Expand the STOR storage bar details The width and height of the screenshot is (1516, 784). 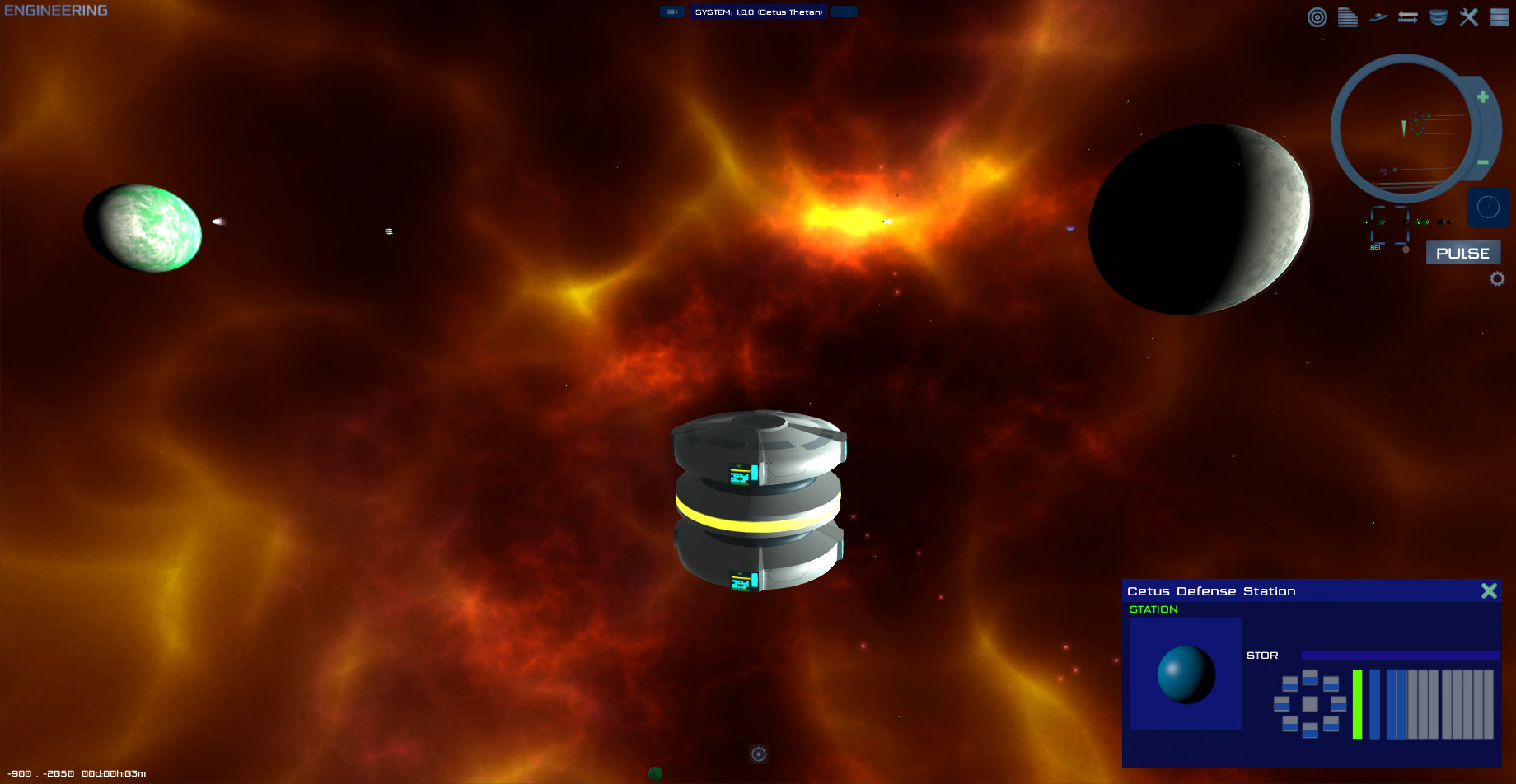(1399, 654)
